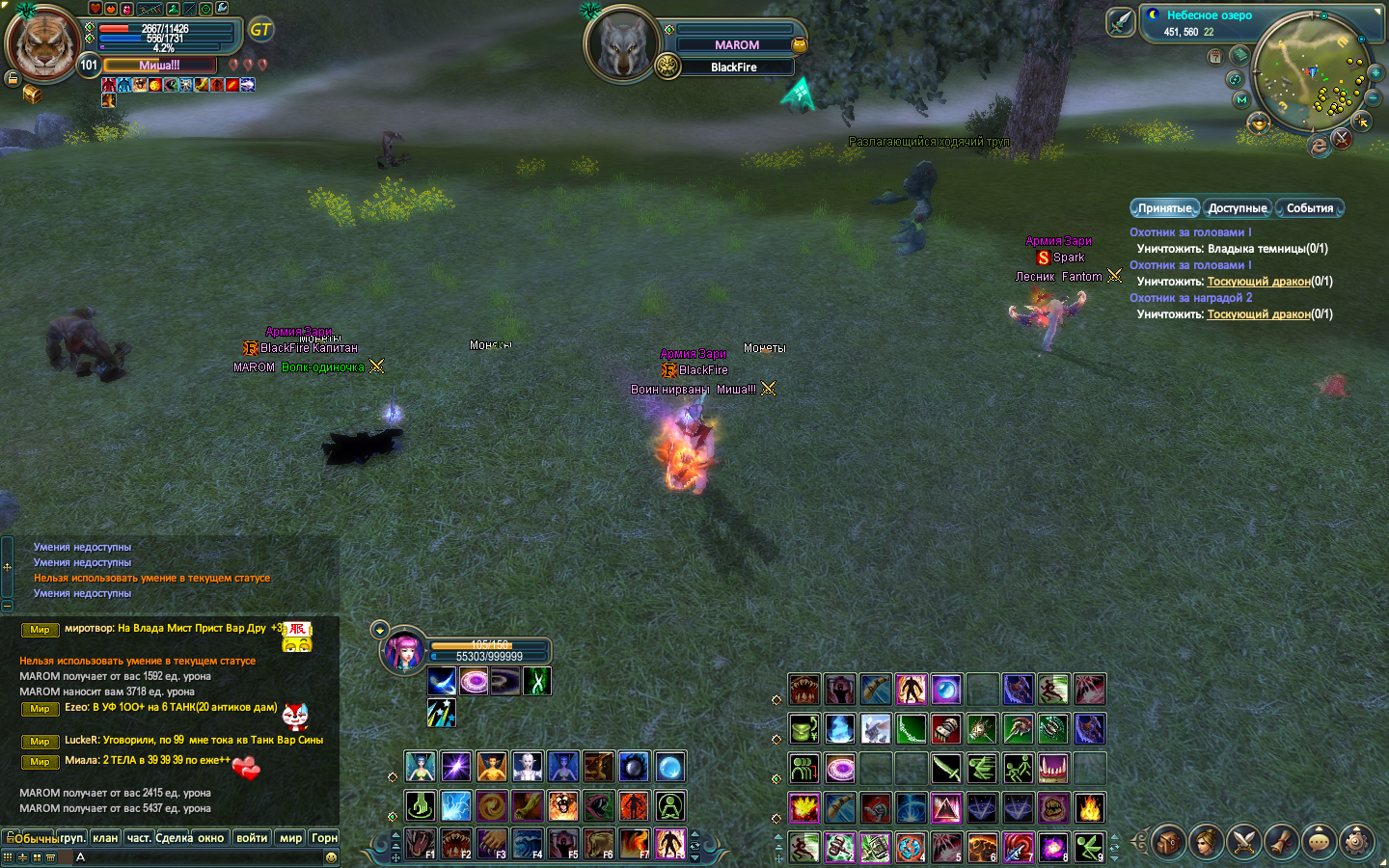Click the Тоскующий дракон link in Охотник за наградой 2
This screenshot has width=1389, height=868.
(1258, 314)
